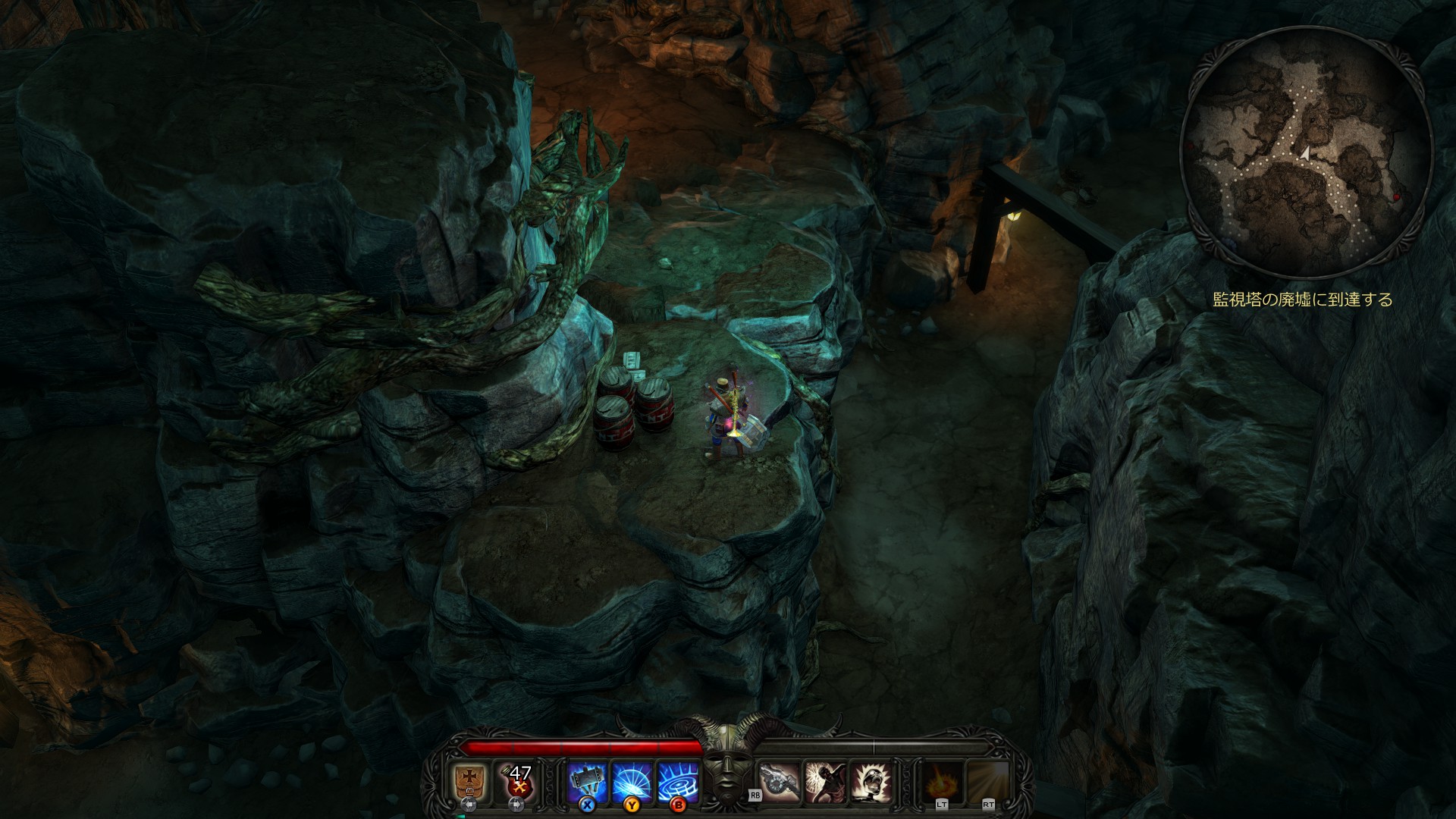Click the horned mask emblem
1456x819 pixels.
click(726, 766)
